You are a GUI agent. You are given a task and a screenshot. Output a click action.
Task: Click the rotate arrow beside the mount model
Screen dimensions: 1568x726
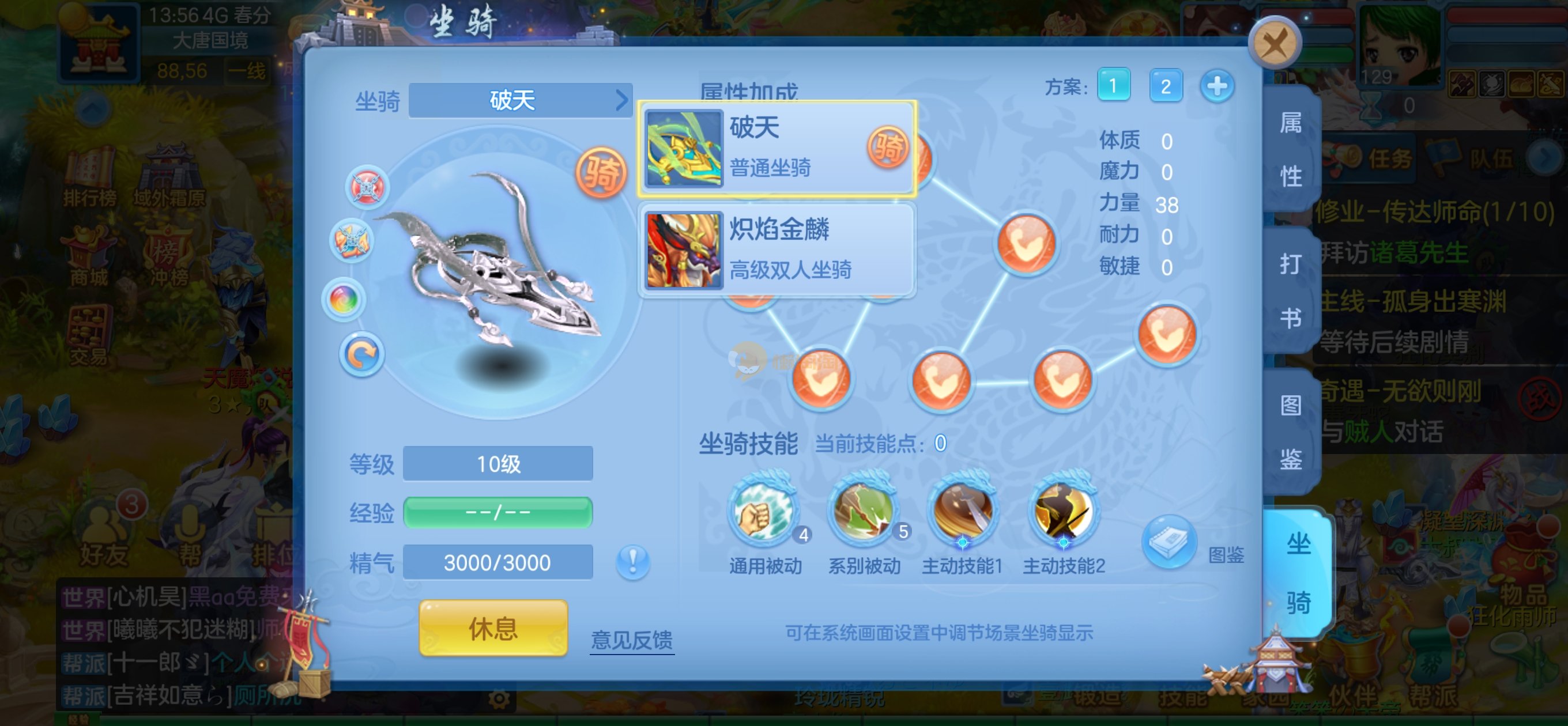pos(361,355)
